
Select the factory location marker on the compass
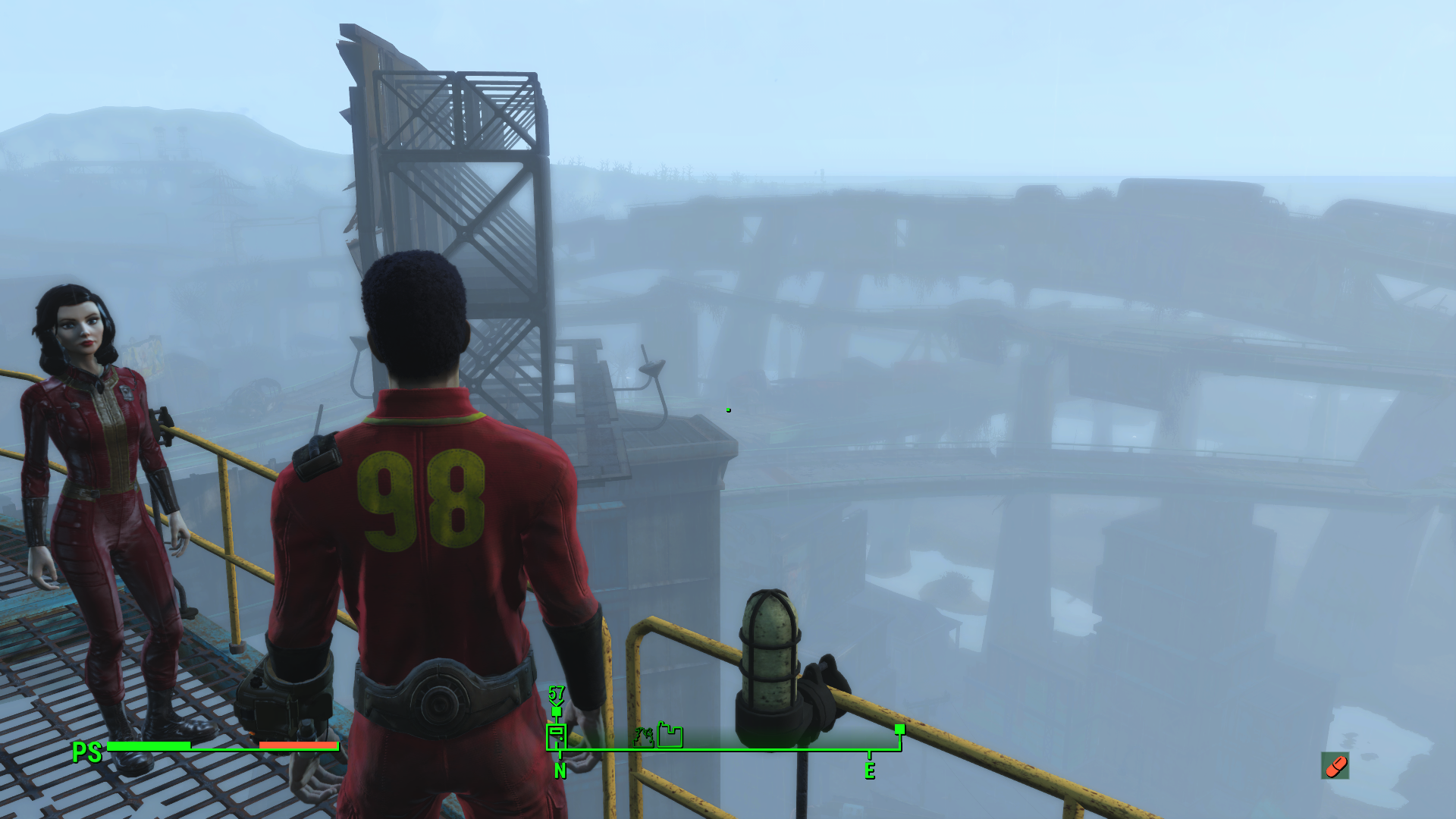670,735
